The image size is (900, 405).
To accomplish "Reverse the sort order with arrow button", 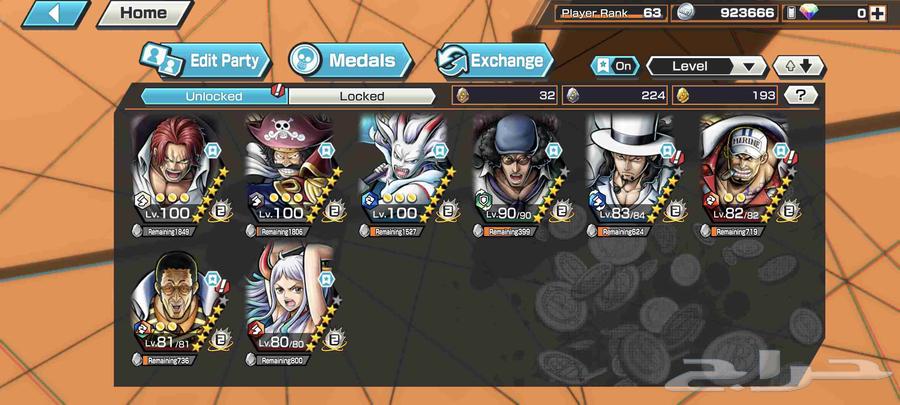I will (800, 66).
